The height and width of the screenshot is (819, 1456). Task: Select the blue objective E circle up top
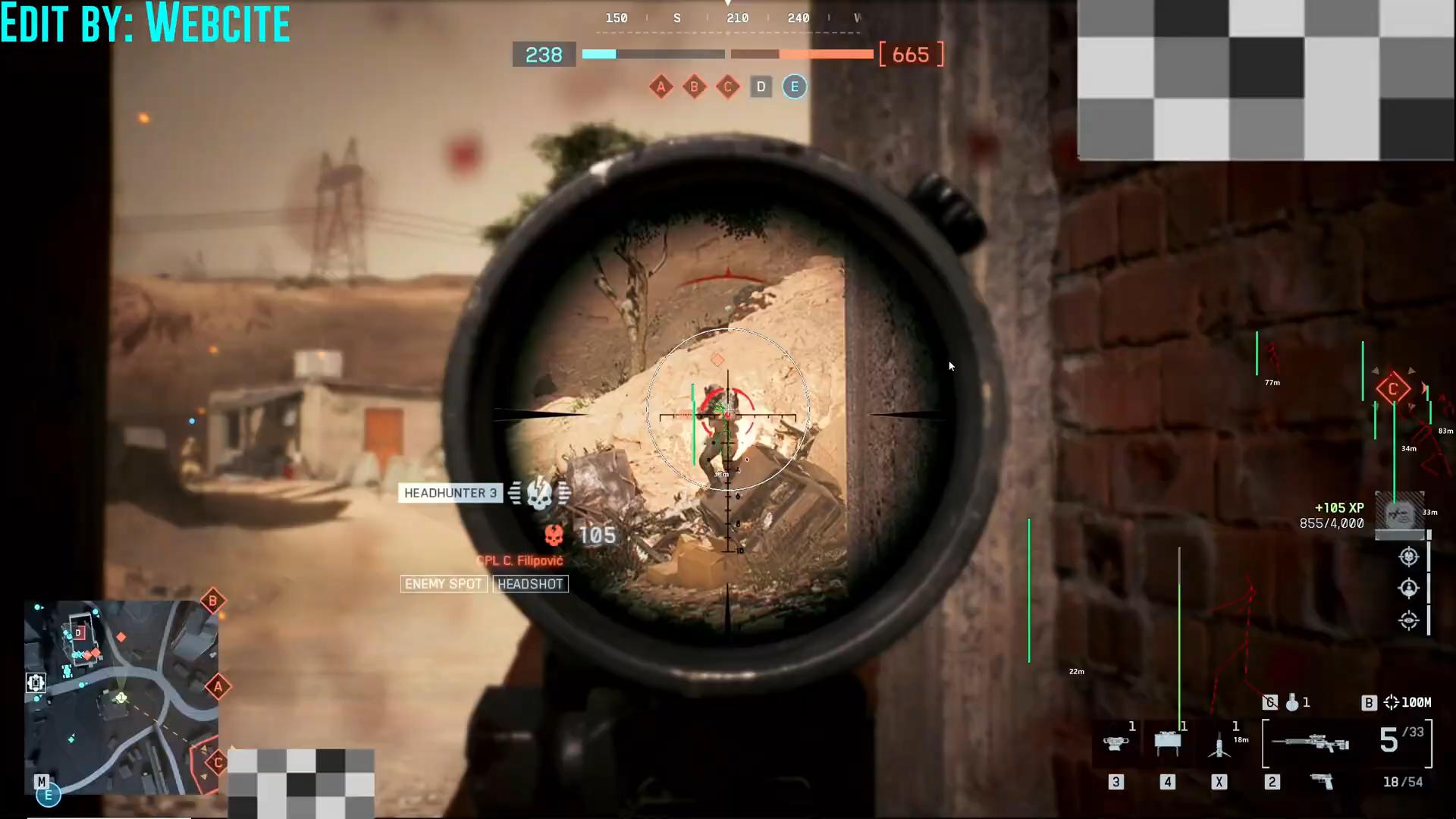pos(794,86)
